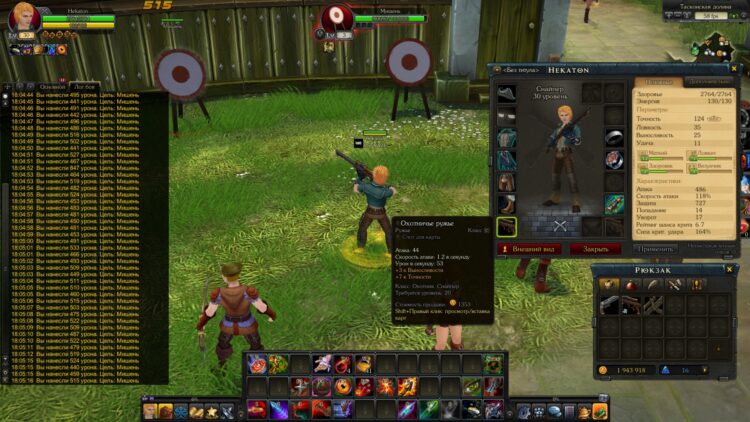Select the first backpack bag tab
Image resolution: width=750 pixels, height=422 pixels.
[609, 285]
